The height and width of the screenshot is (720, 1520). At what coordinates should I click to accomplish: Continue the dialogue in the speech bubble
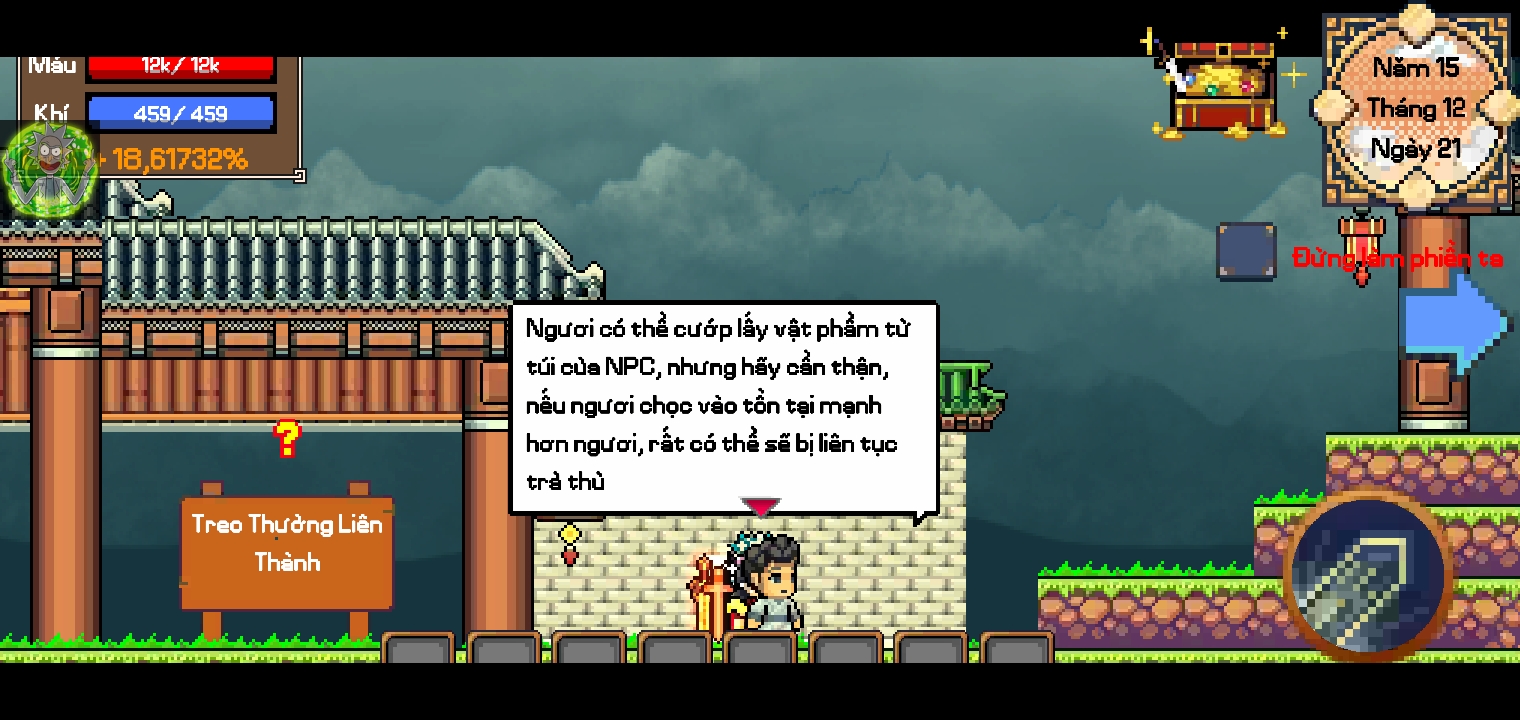[724, 406]
